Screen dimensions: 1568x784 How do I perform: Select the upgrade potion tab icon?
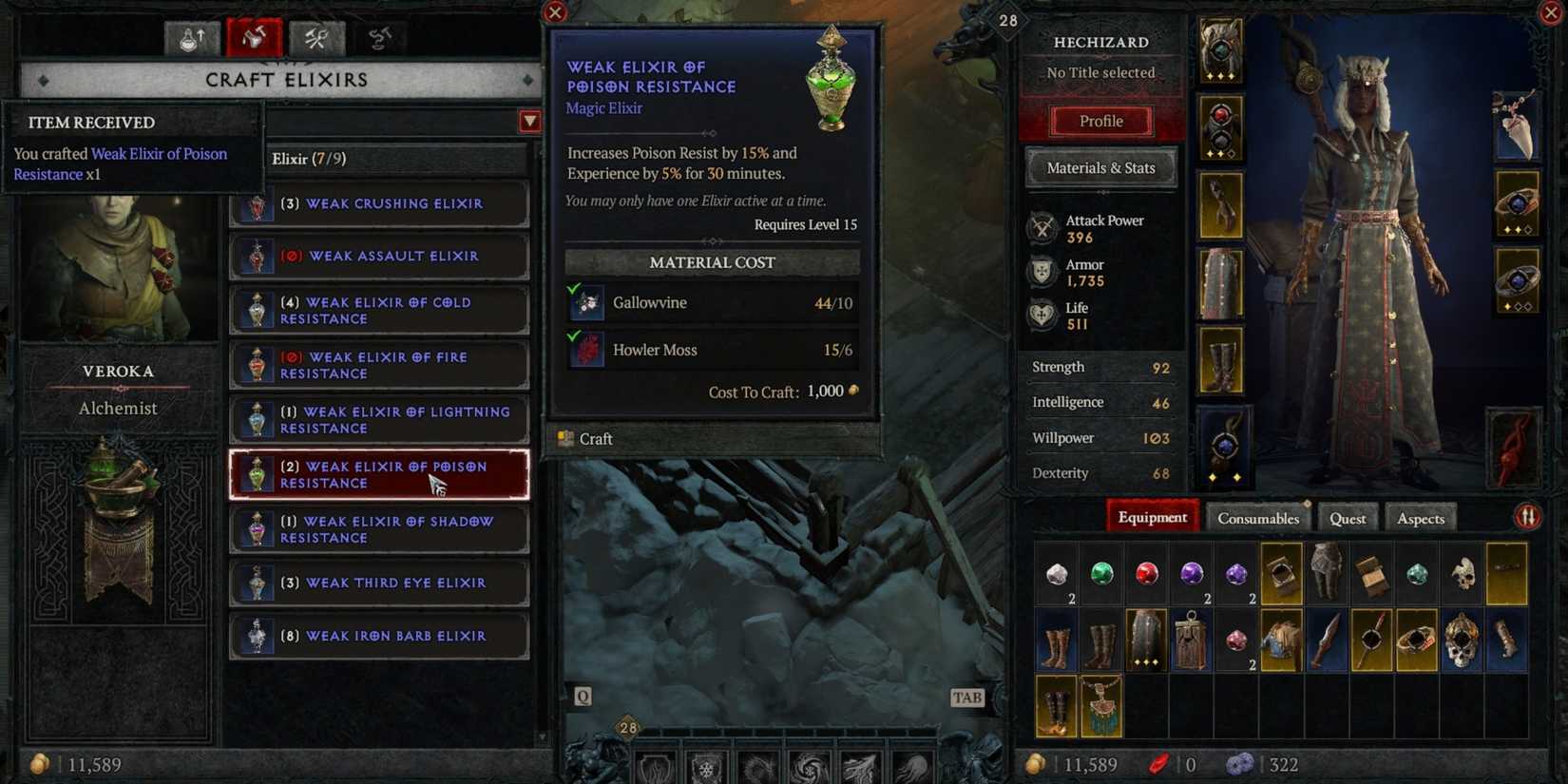tap(190, 38)
